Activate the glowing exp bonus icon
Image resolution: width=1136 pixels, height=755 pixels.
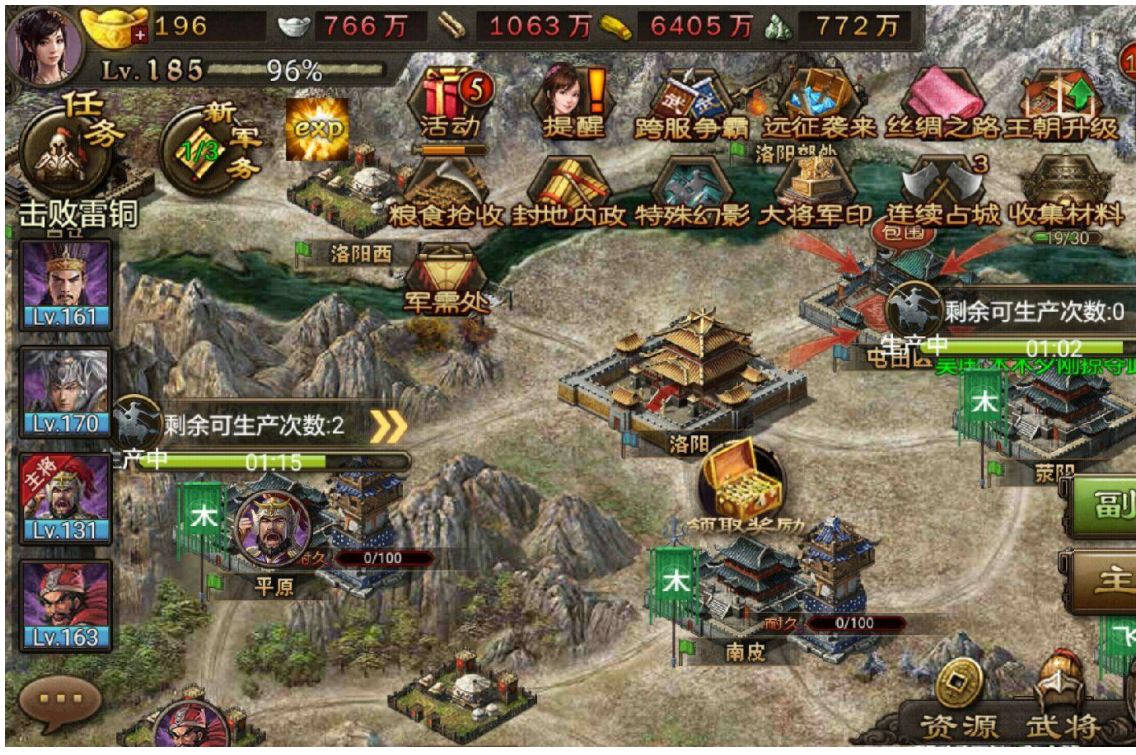(318, 129)
